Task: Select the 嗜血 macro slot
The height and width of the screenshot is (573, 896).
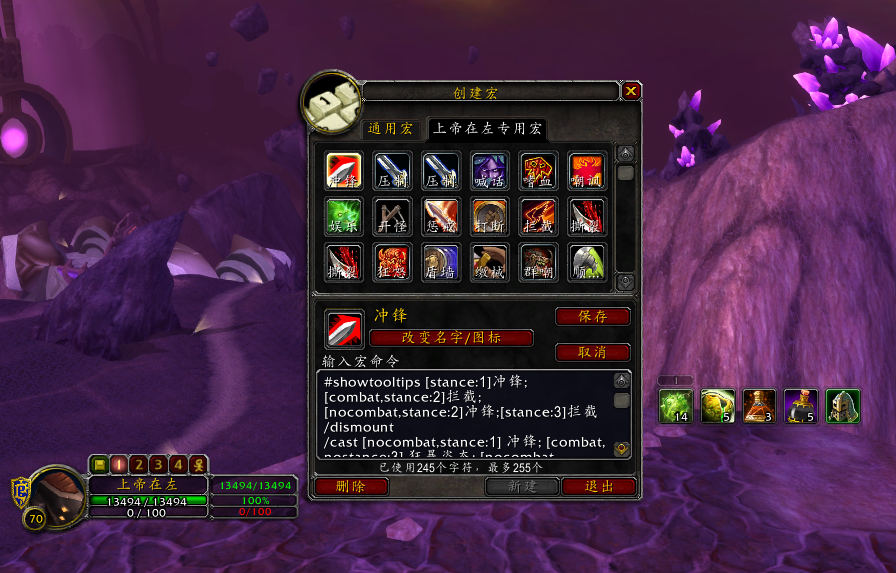Action: (x=539, y=171)
